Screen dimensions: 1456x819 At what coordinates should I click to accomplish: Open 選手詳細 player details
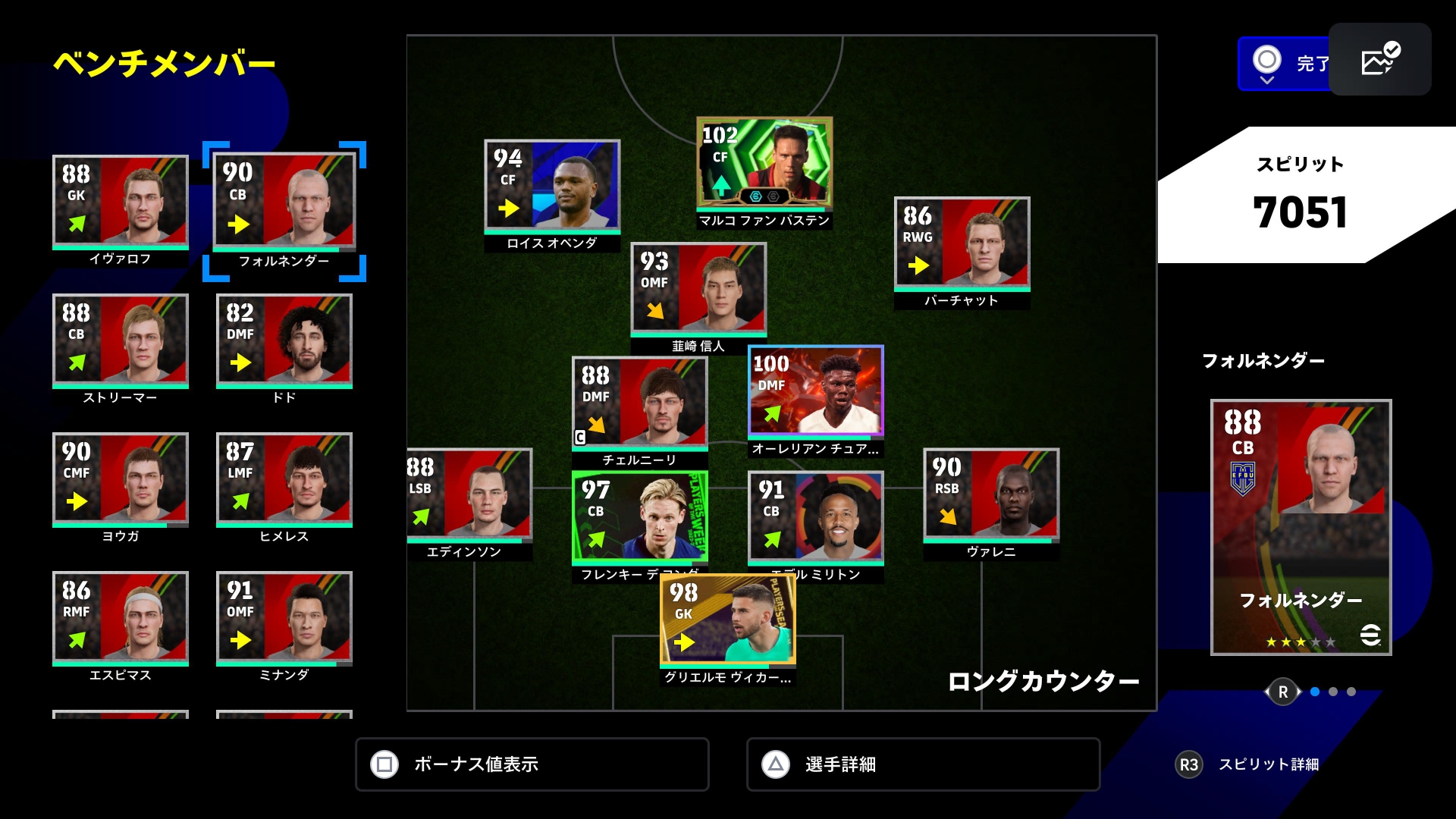tap(923, 764)
